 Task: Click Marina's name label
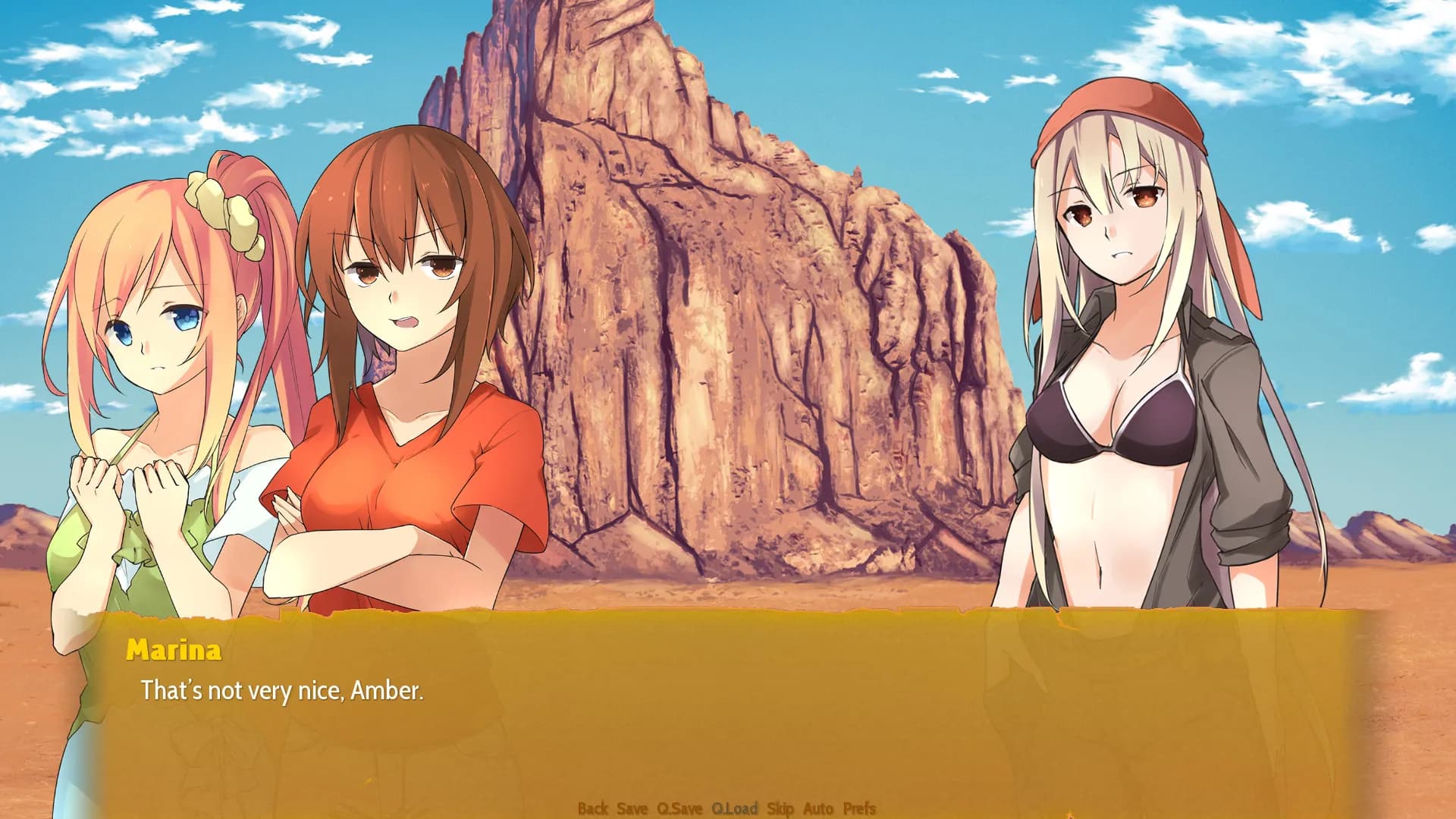point(175,650)
